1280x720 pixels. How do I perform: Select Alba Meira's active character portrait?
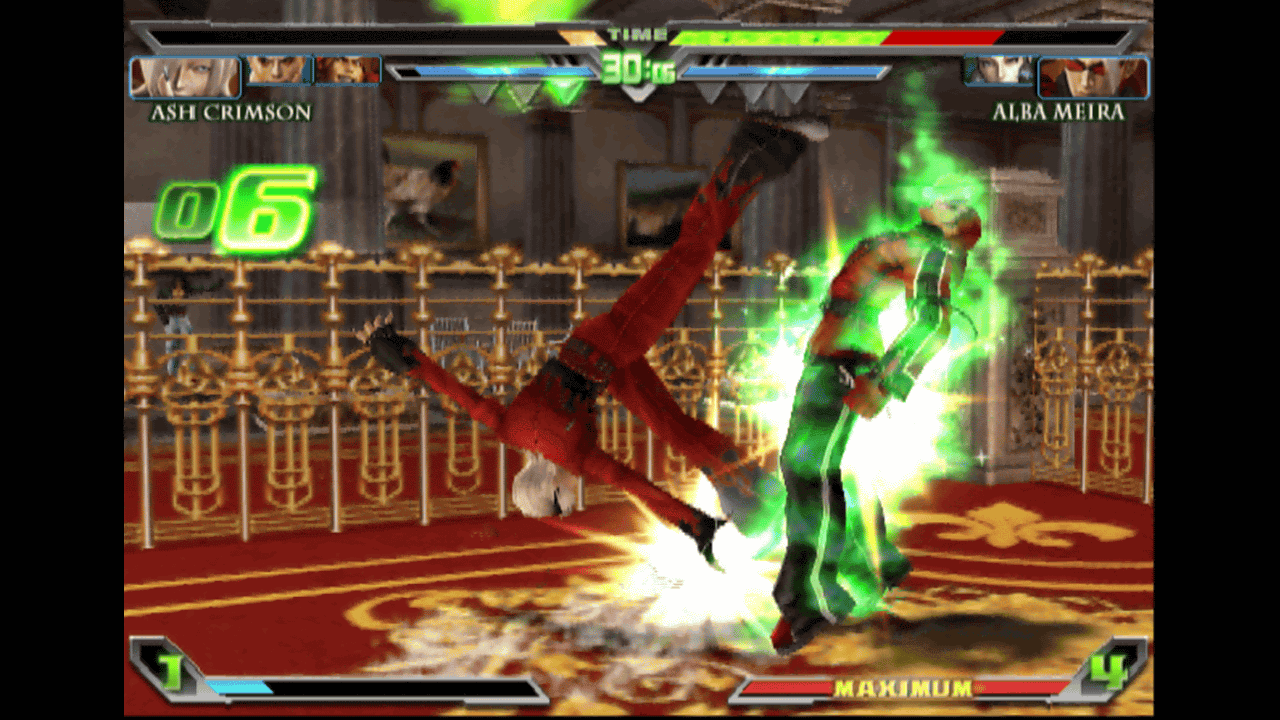tap(1095, 78)
